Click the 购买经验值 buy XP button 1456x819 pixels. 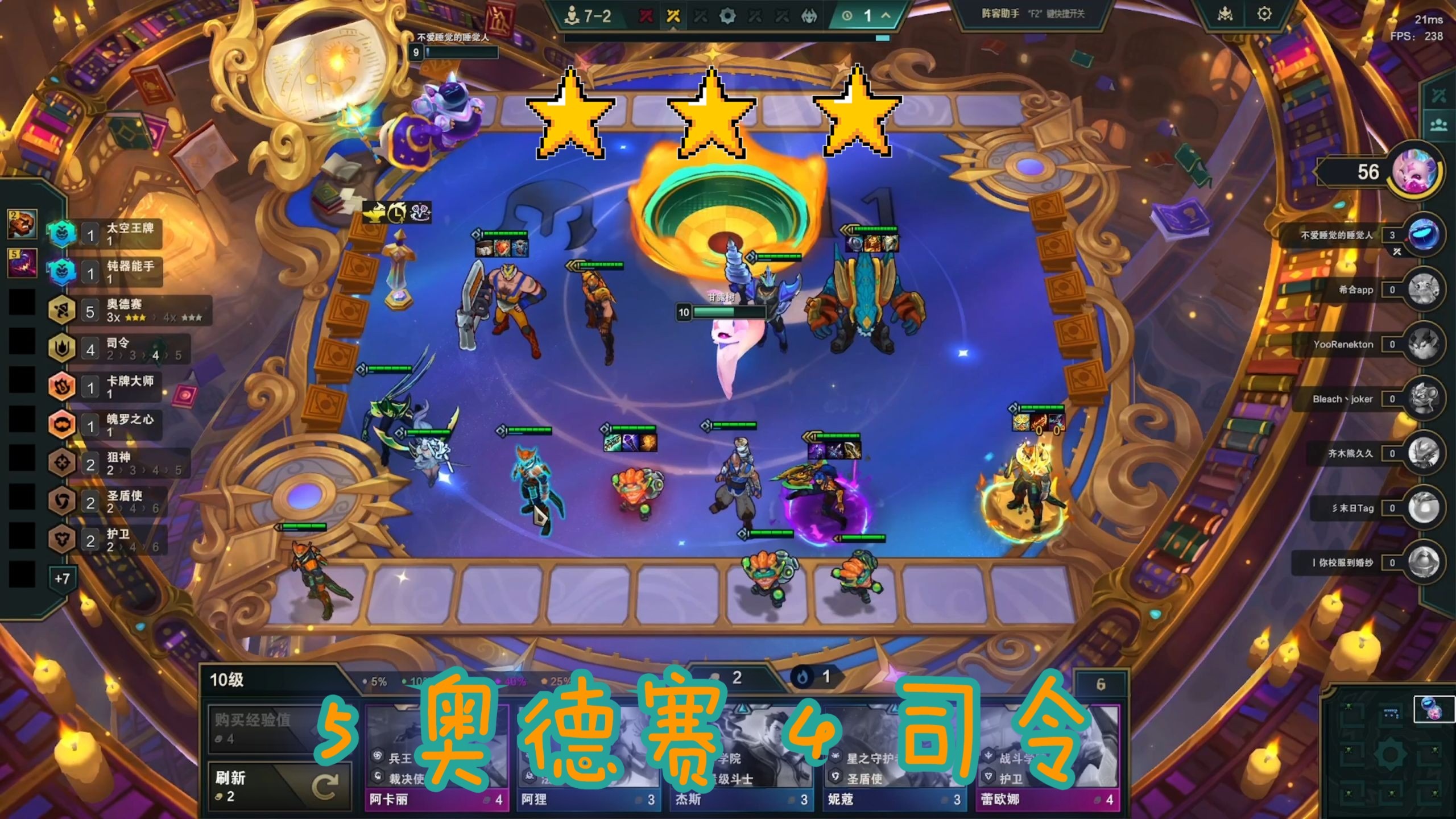coord(262,729)
